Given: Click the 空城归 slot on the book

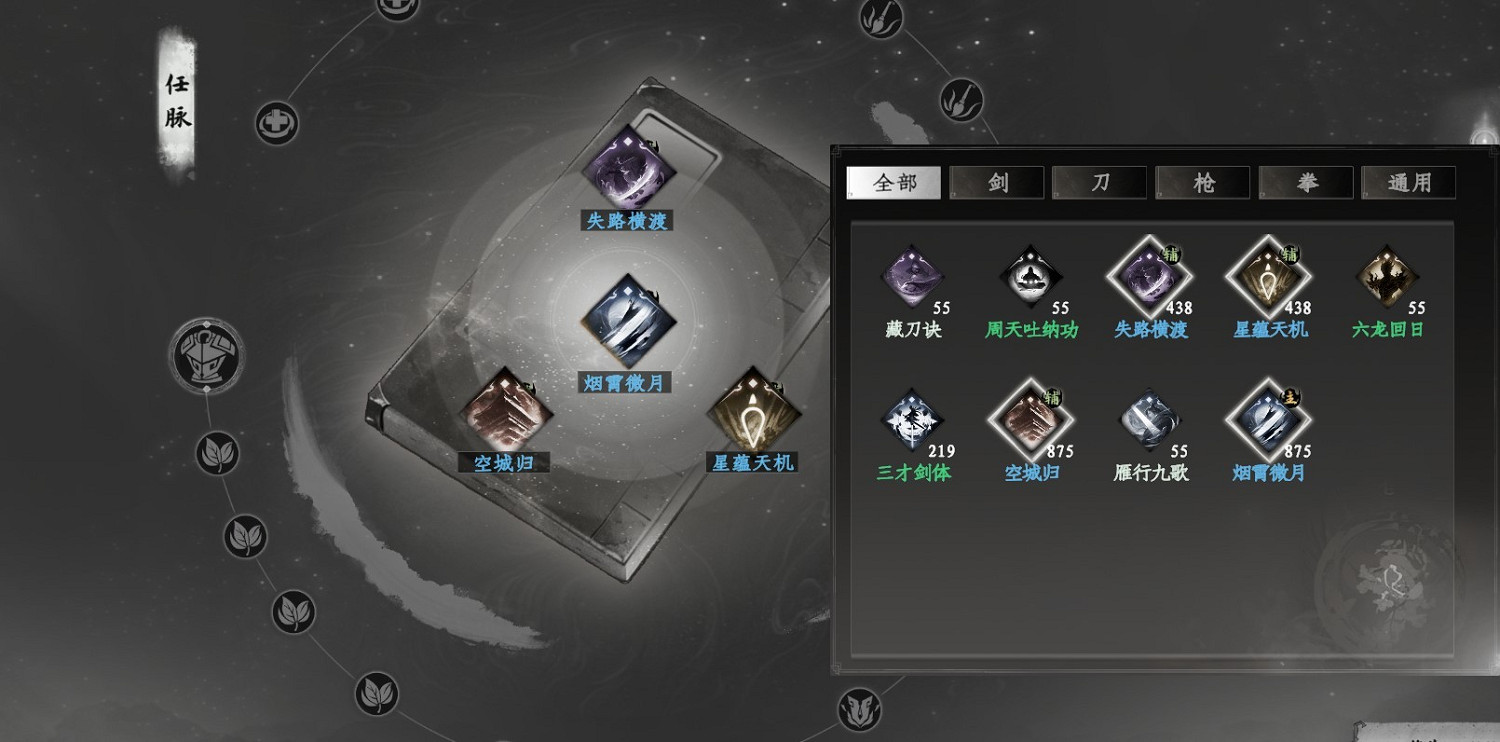Looking at the screenshot, I should tap(505, 413).
